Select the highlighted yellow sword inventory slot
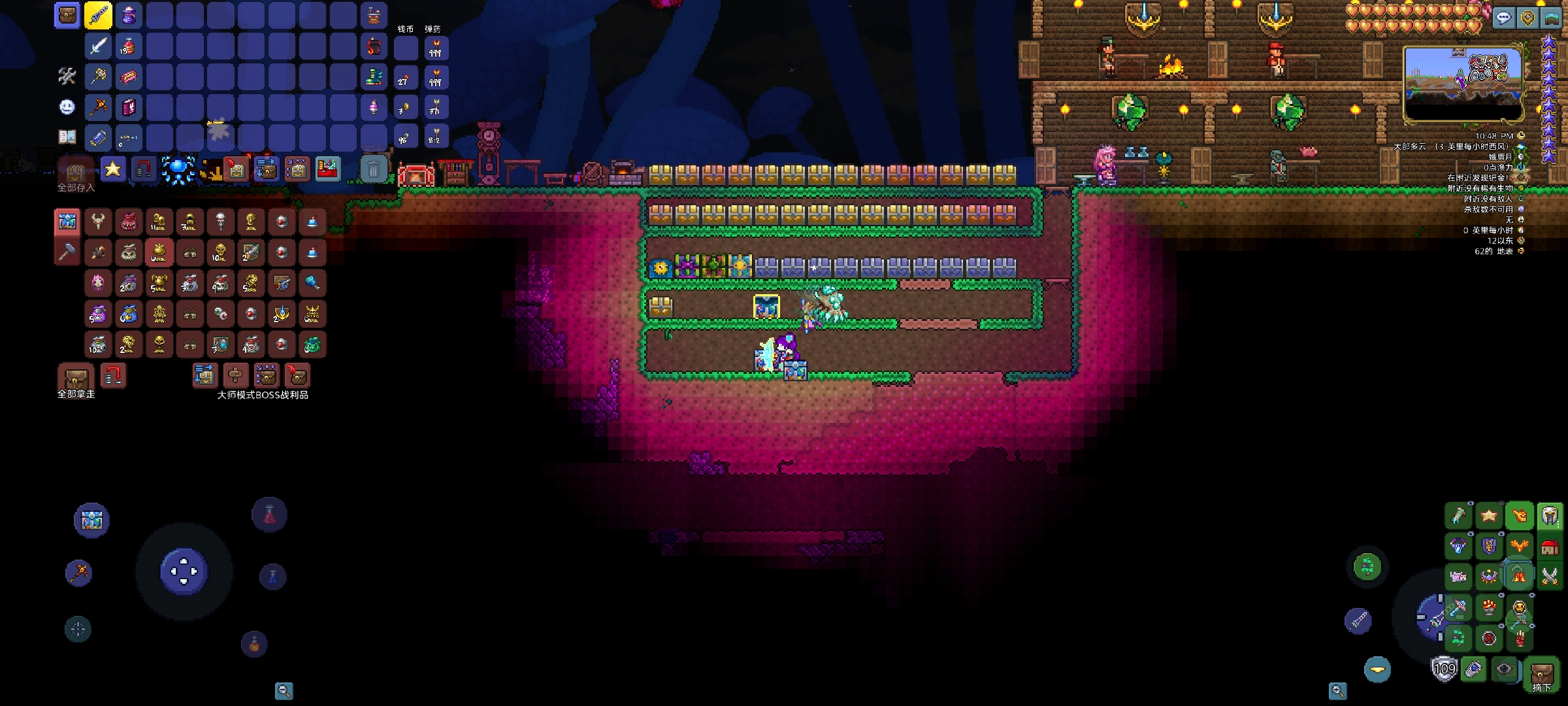The height and width of the screenshot is (706, 1568). tap(98, 16)
